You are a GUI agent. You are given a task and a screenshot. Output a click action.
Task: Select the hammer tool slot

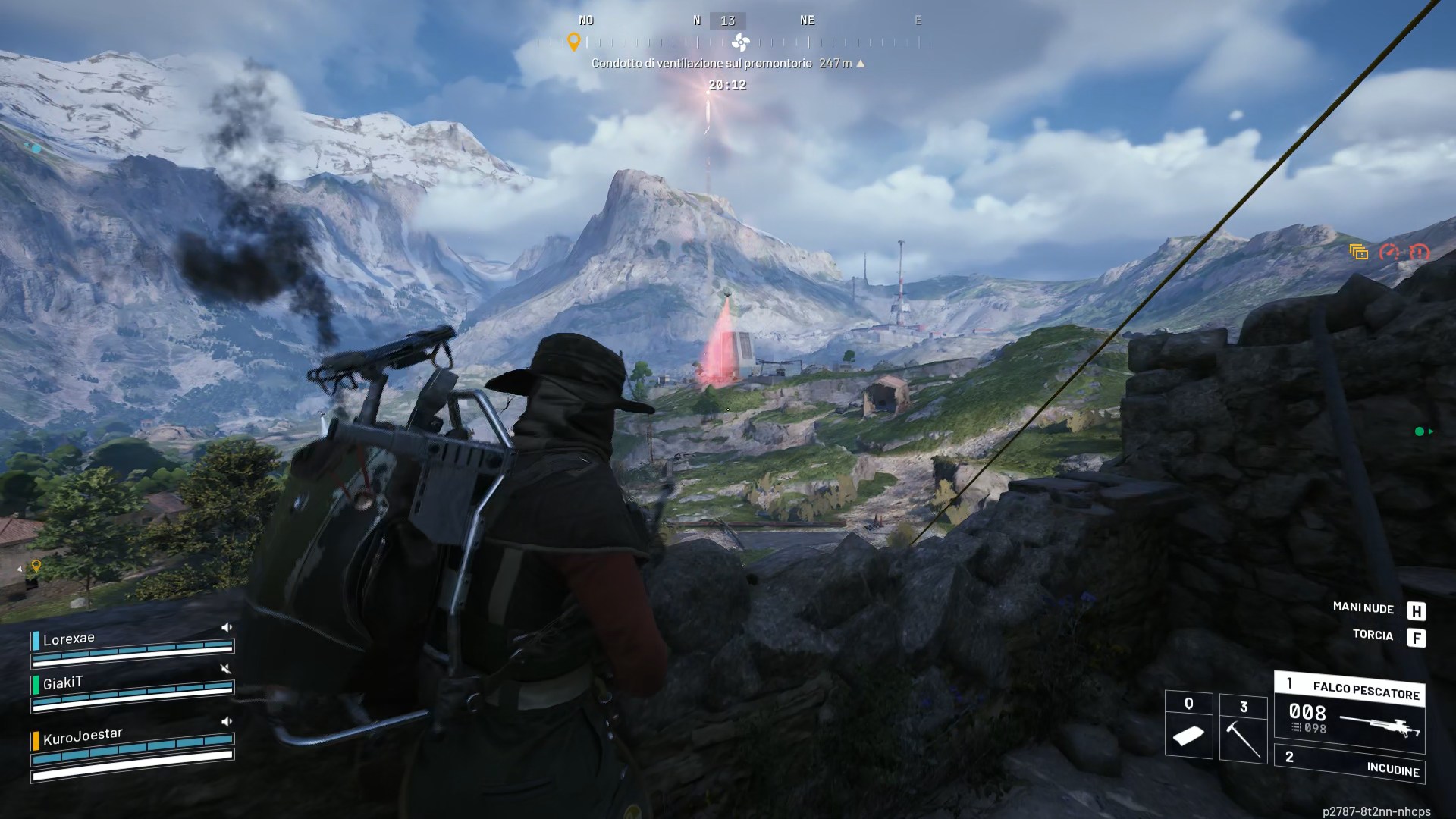click(1243, 728)
